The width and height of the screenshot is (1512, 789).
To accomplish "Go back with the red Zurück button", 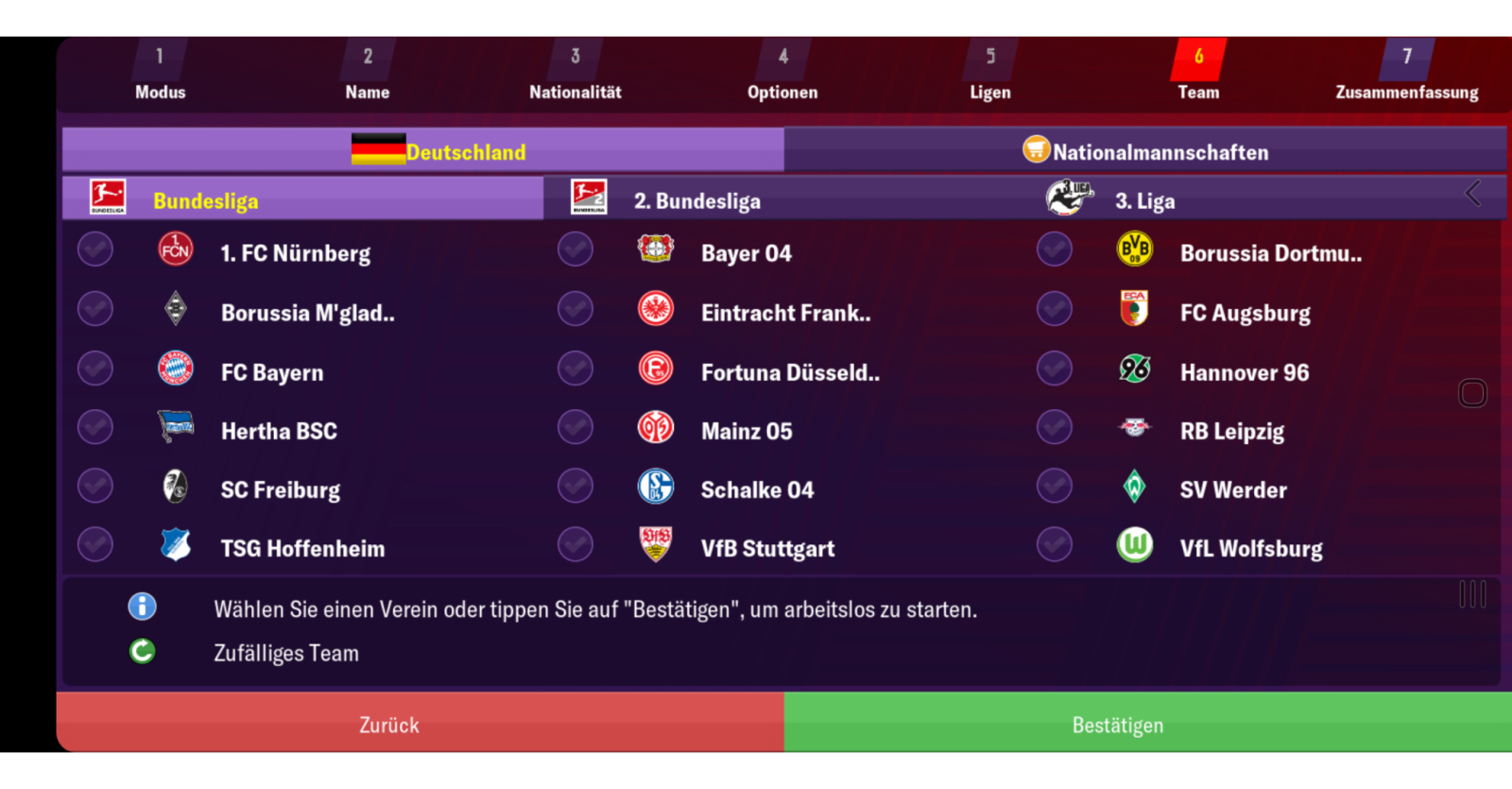I will click(389, 724).
